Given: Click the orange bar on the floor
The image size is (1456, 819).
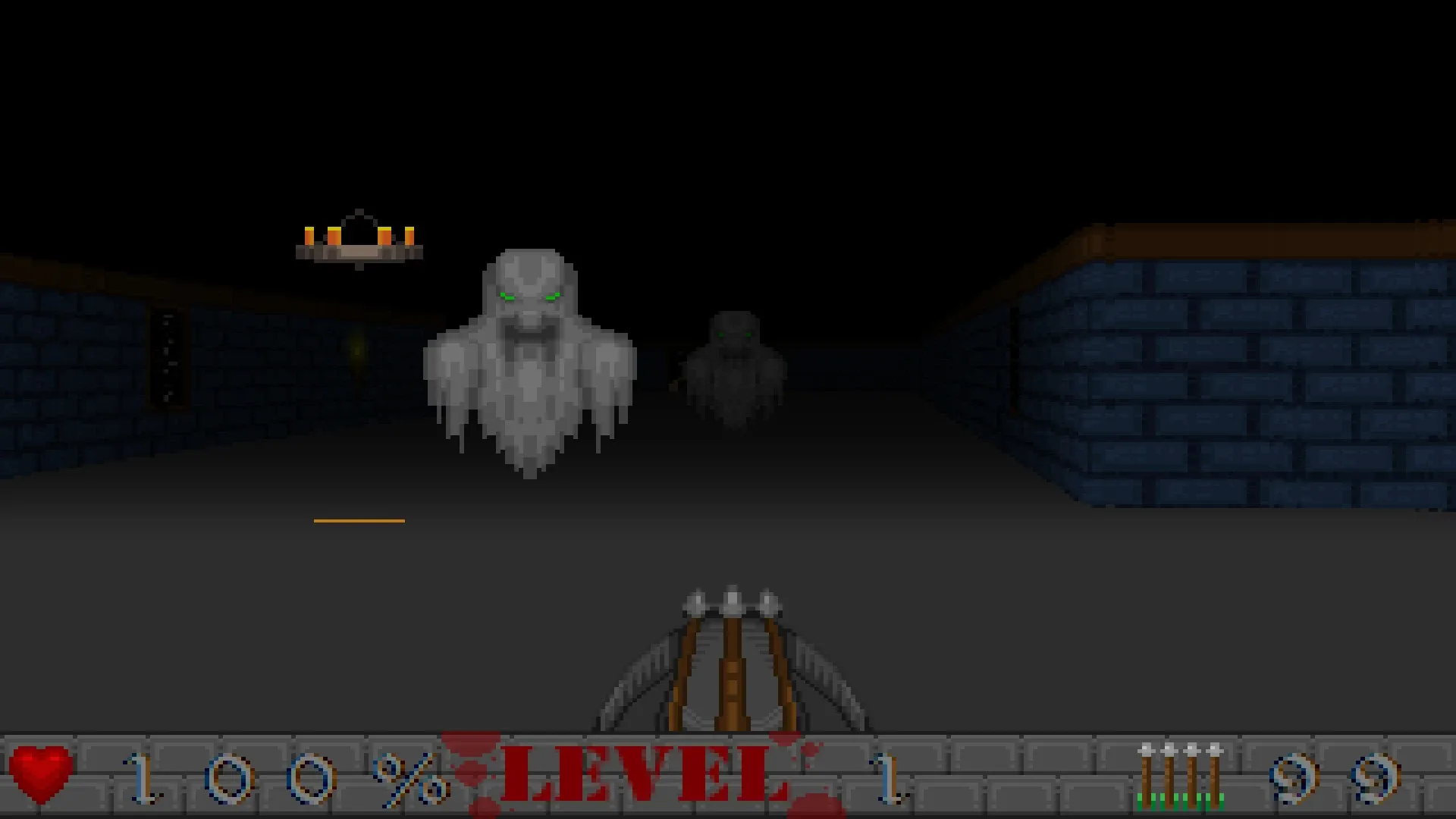Looking at the screenshot, I should click(358, 520).
